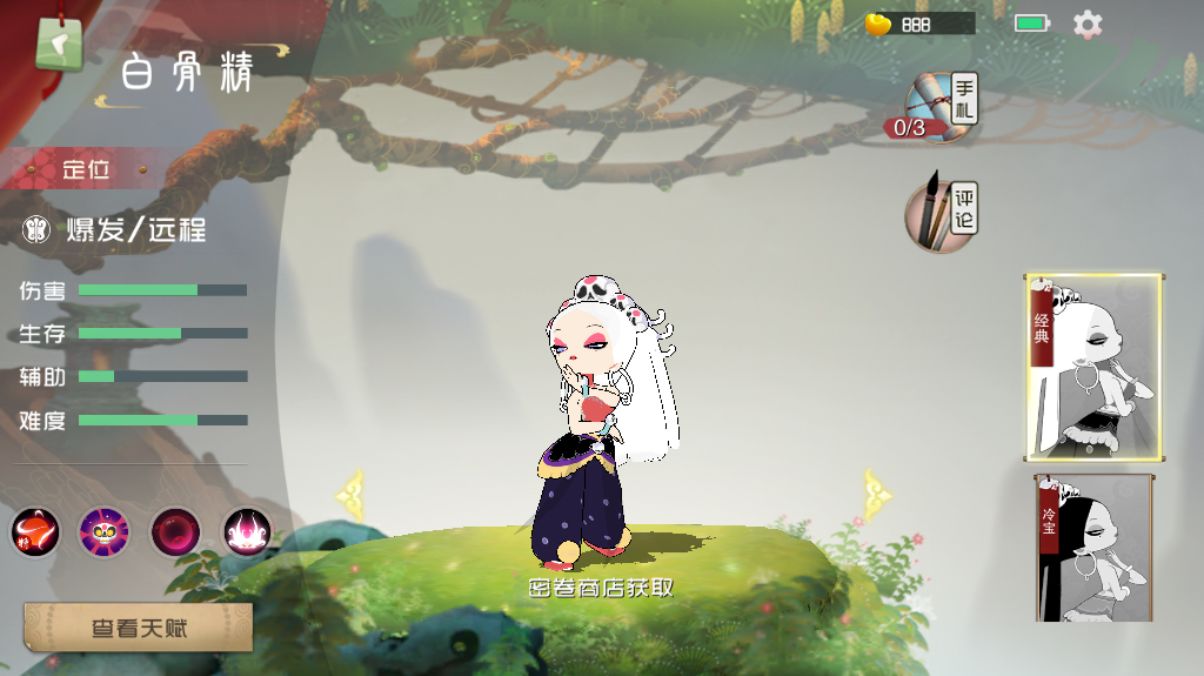View the red slash skill icon
1204x676 pixels.
(36, 532)
